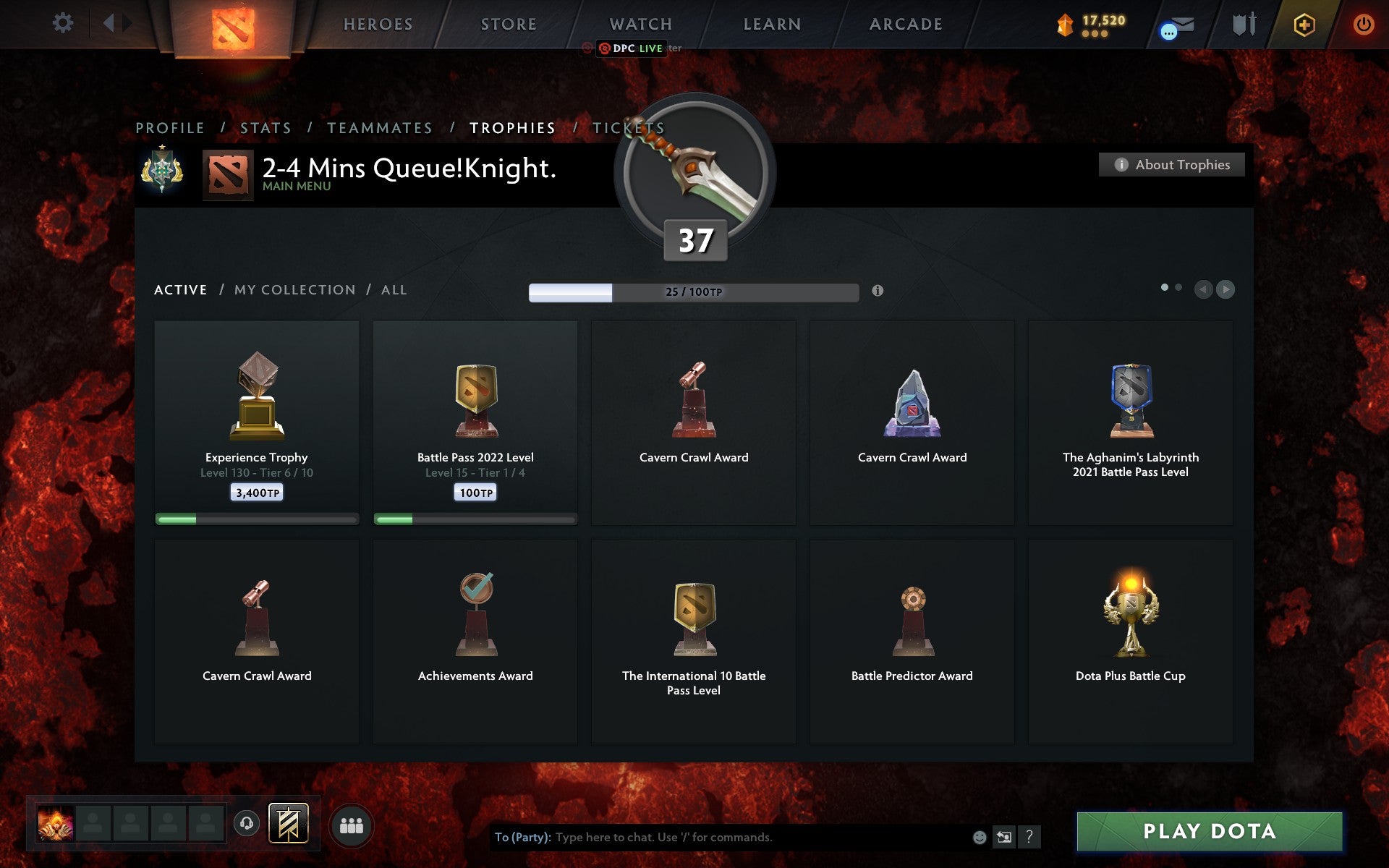Screen dimensions: 1389x868
Task: Click the About Trophies button
Action: pos(1171,164)
